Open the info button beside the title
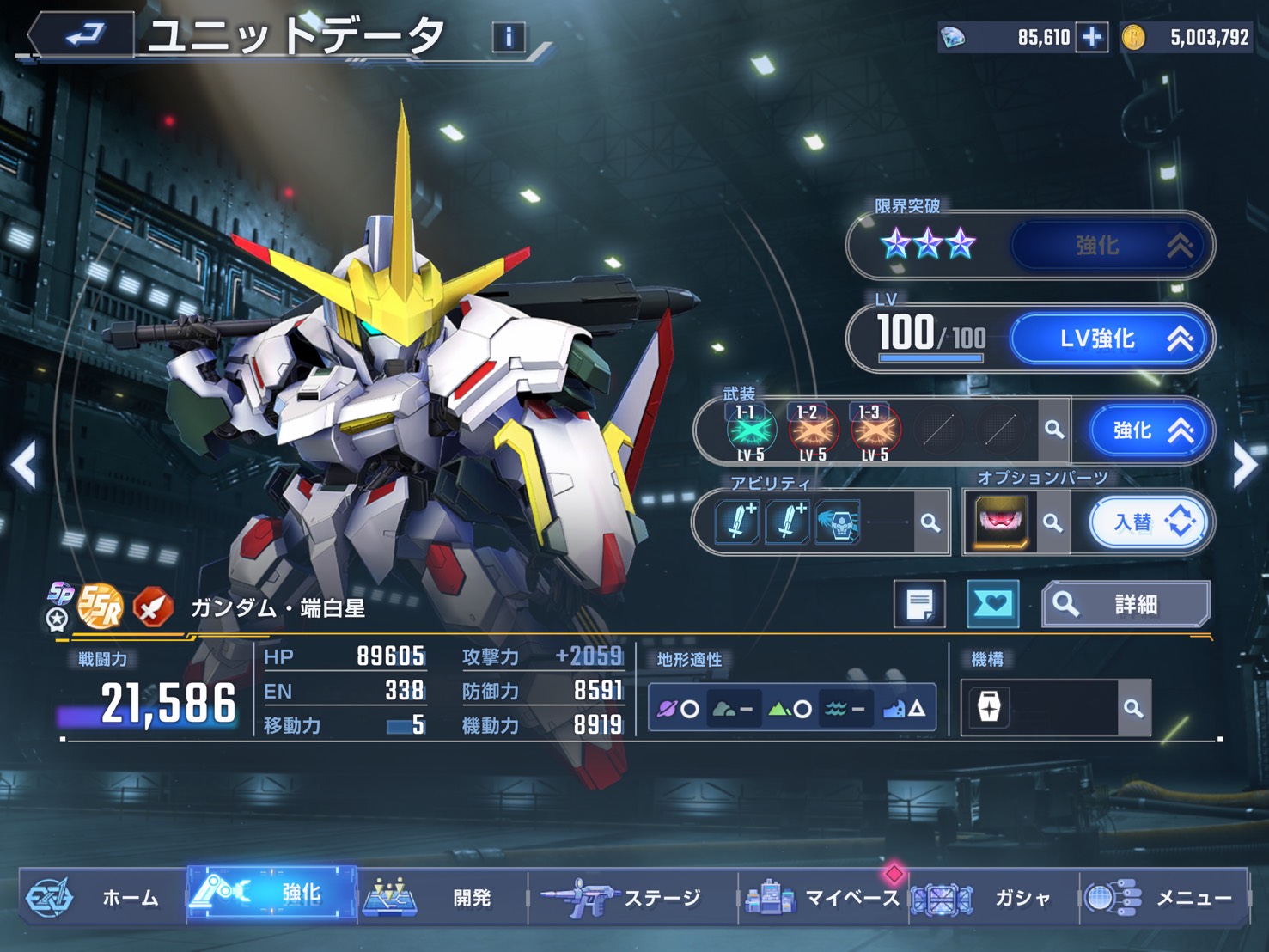The image size is (1269, 952). (x=509, y=37)
